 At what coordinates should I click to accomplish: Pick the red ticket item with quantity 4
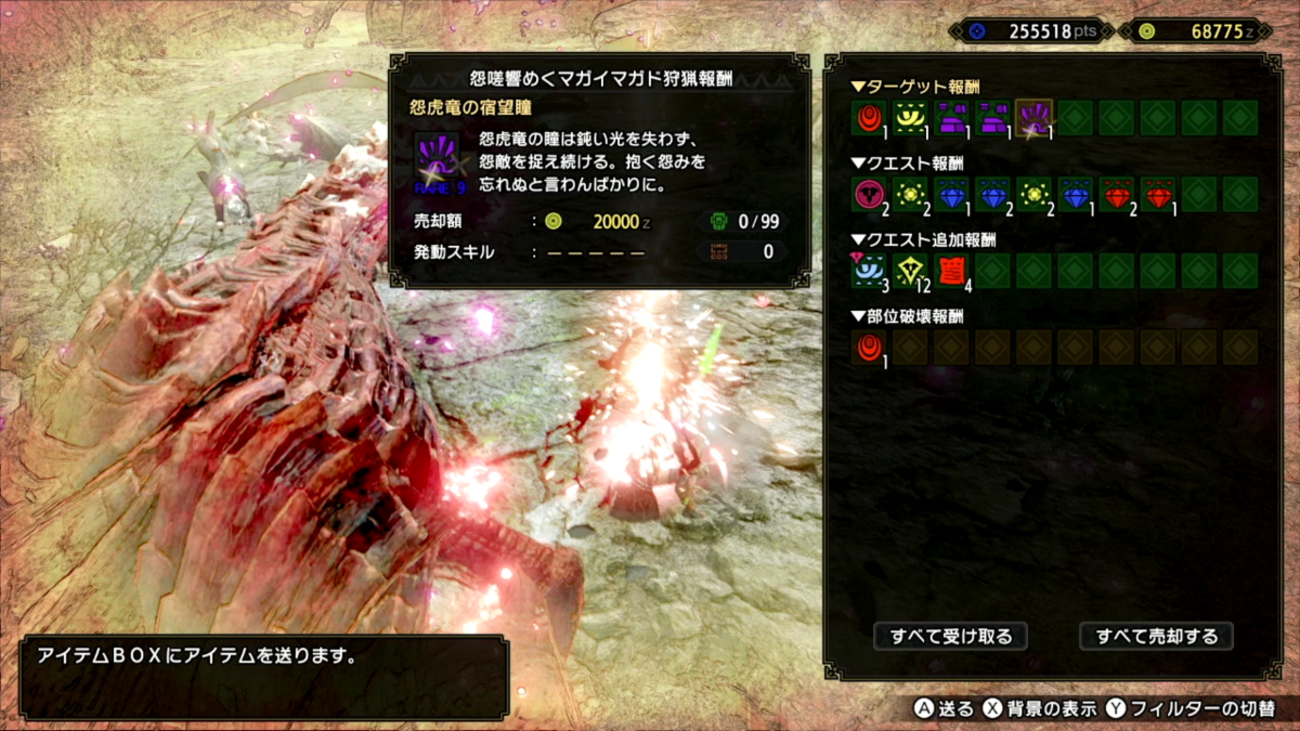click(x=950, y=271)
